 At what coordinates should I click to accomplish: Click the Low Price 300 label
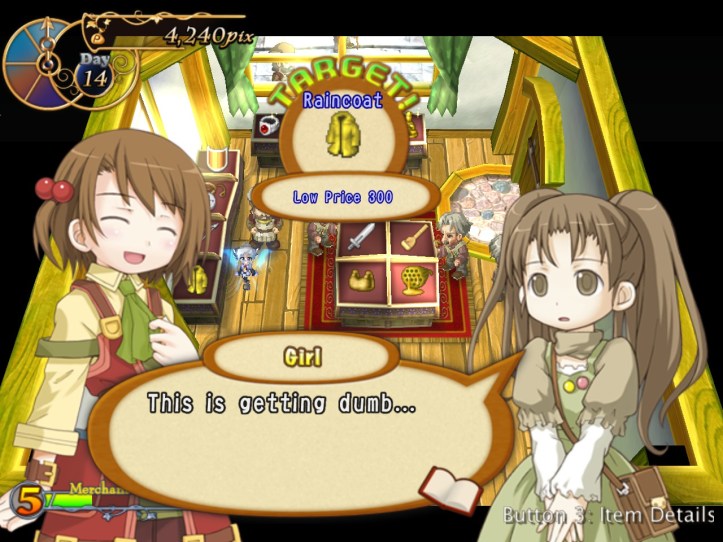tap(343, 198)
